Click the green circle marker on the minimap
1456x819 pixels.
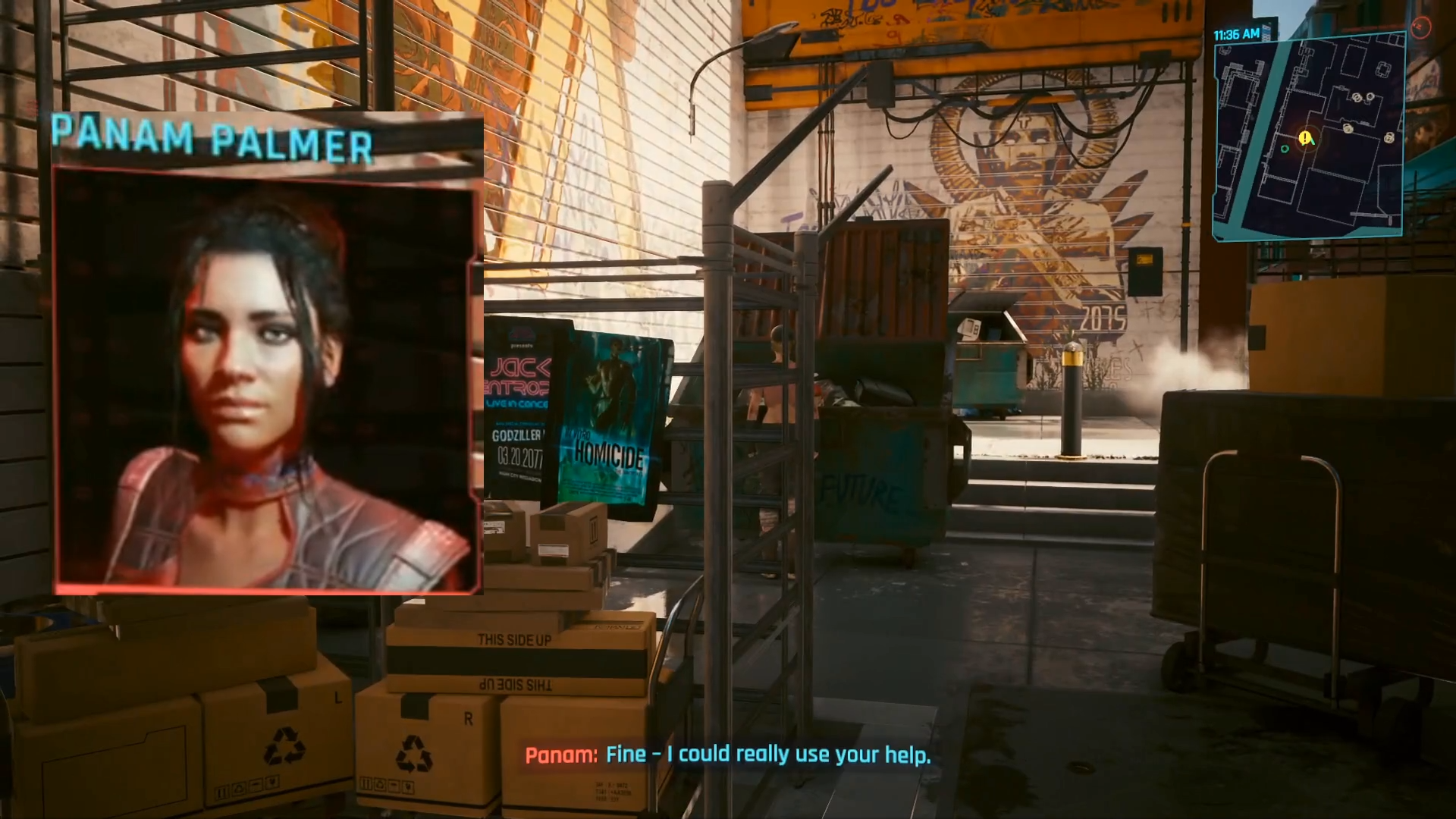(x=1285, y=149)
